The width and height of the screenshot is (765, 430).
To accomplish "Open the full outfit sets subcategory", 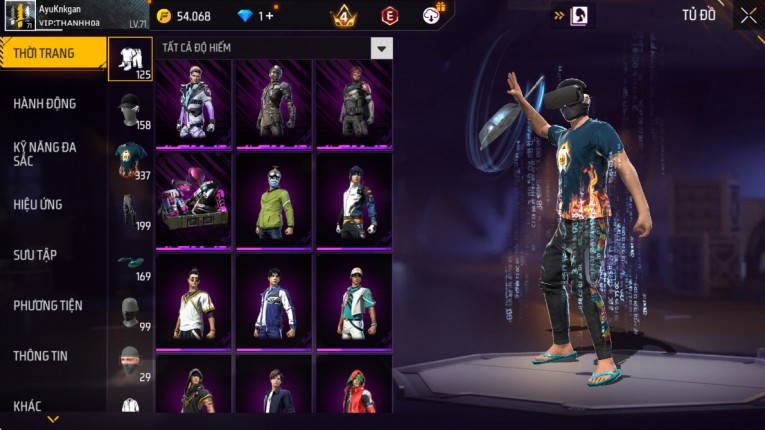I will pyautogui.click(x=130, y=60).
